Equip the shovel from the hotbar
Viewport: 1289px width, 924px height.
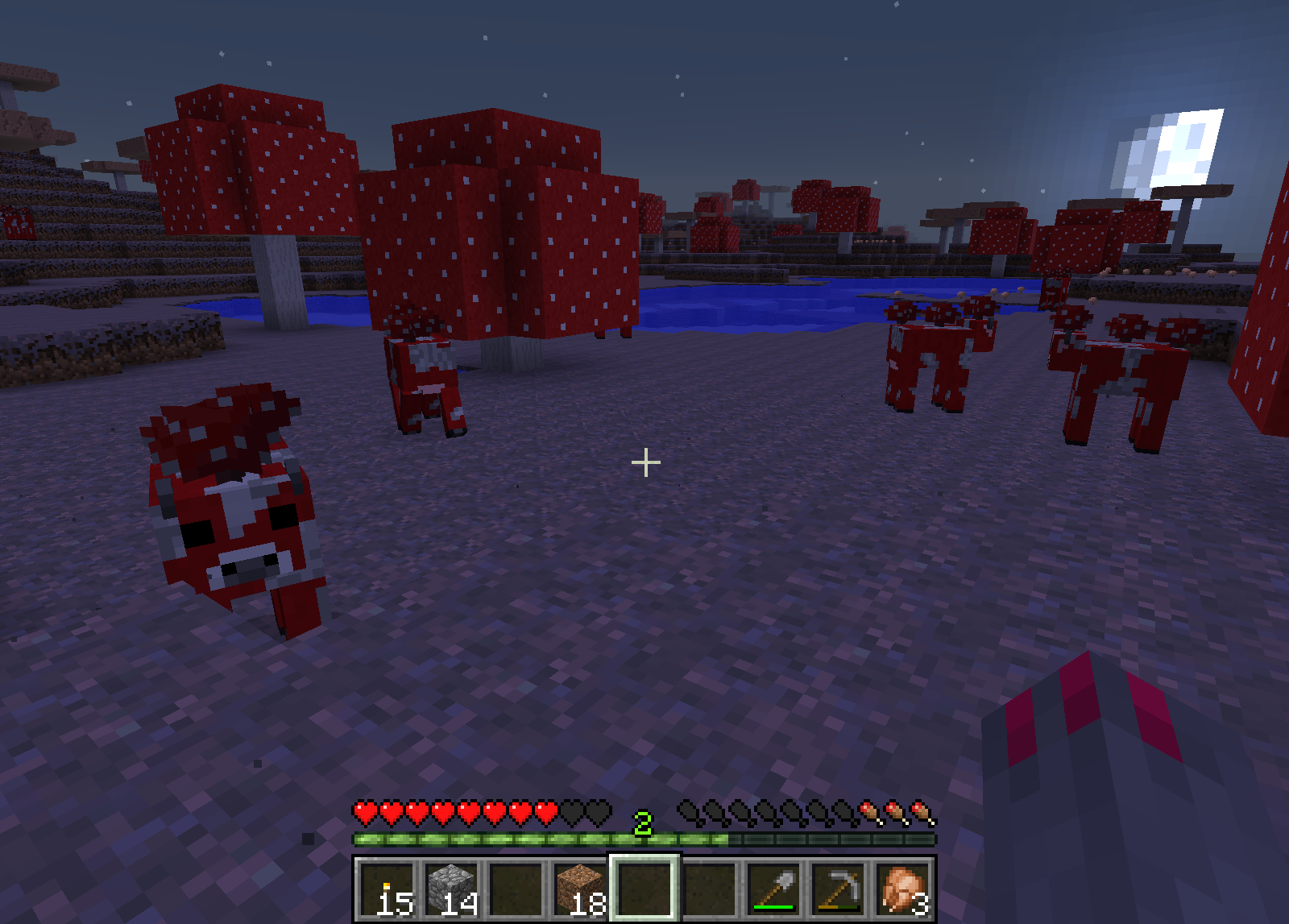[773, 889]
